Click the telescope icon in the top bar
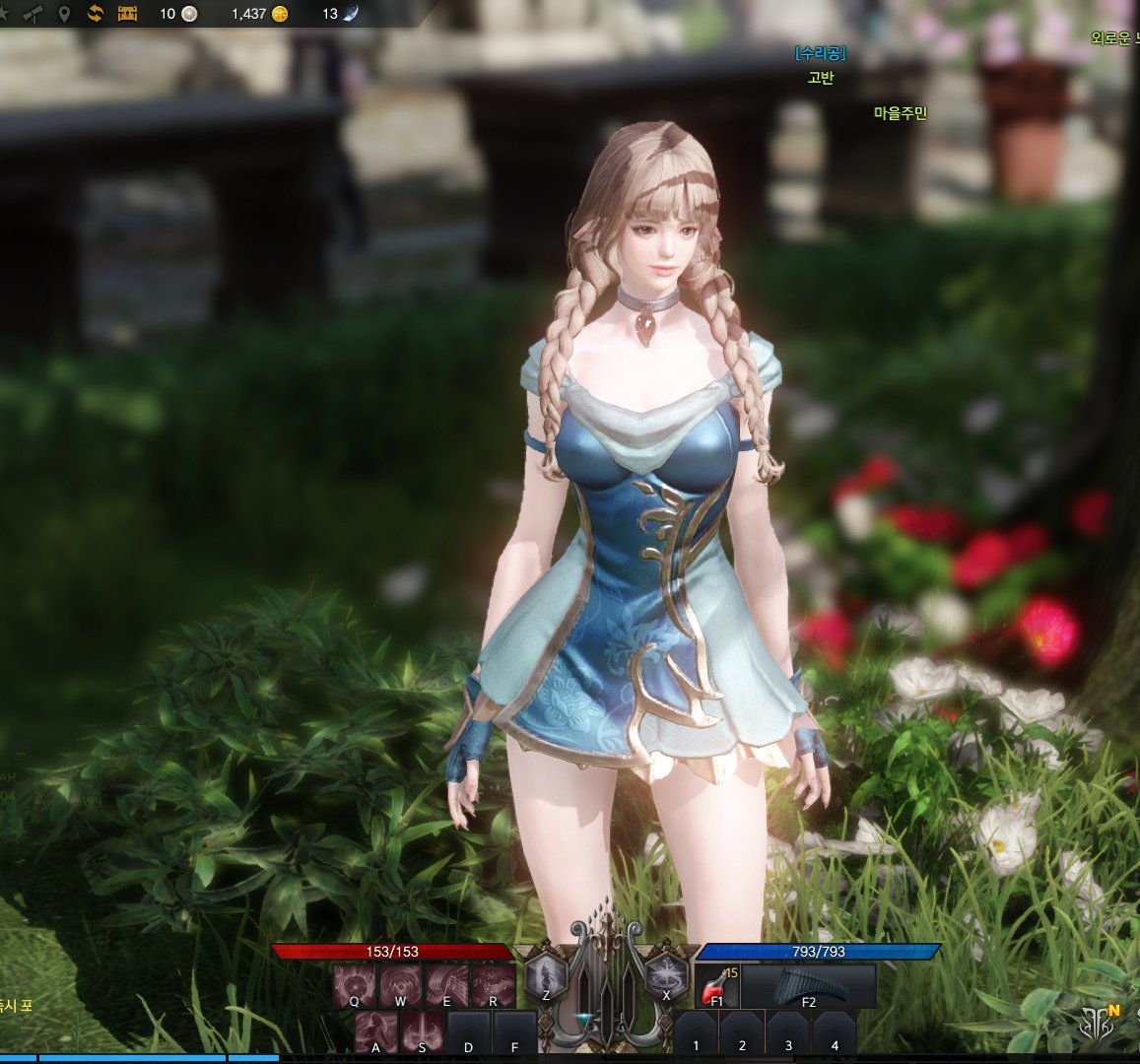The width and height of the screenshot is (1140, 1064). pyautogui.click(x=33, y=14)
